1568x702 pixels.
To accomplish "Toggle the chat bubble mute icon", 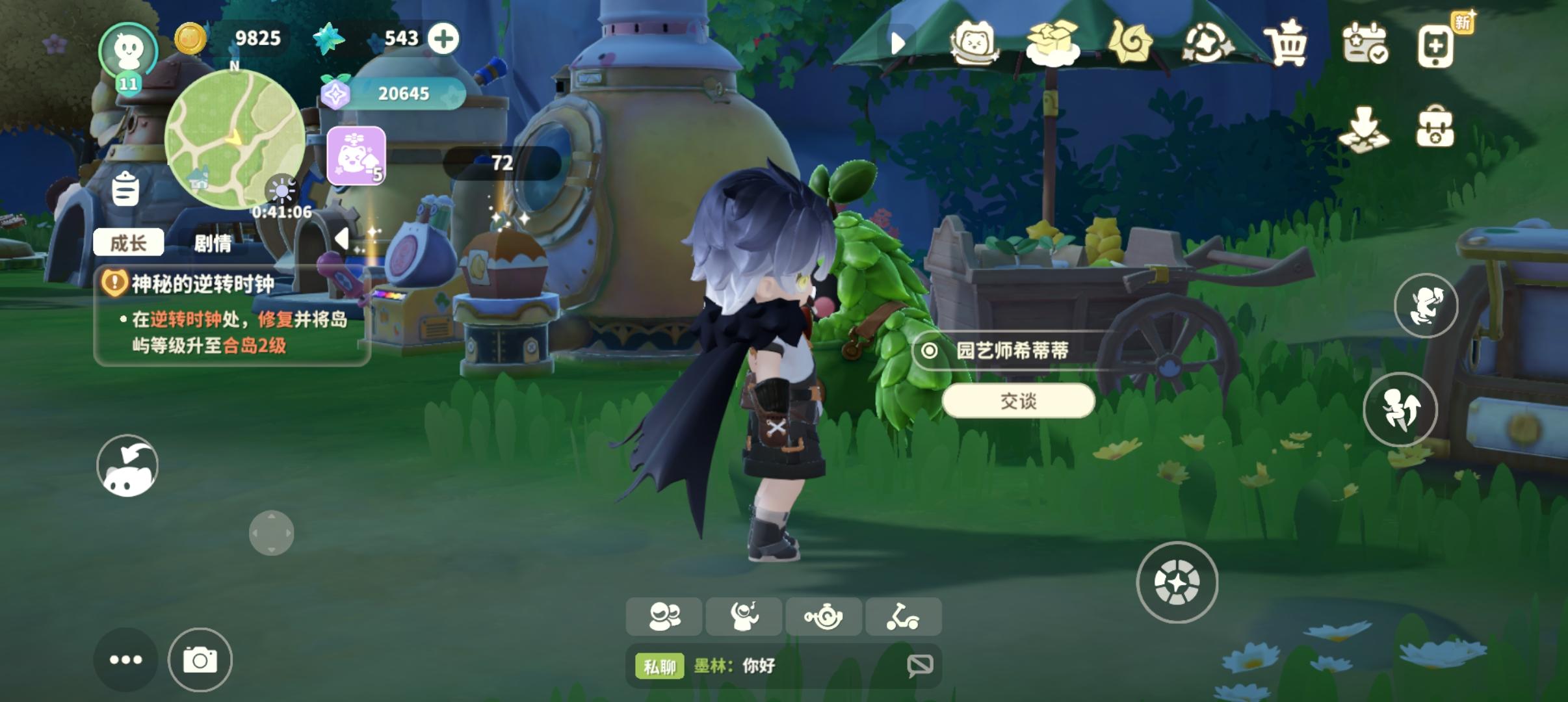I will point(920,665).
